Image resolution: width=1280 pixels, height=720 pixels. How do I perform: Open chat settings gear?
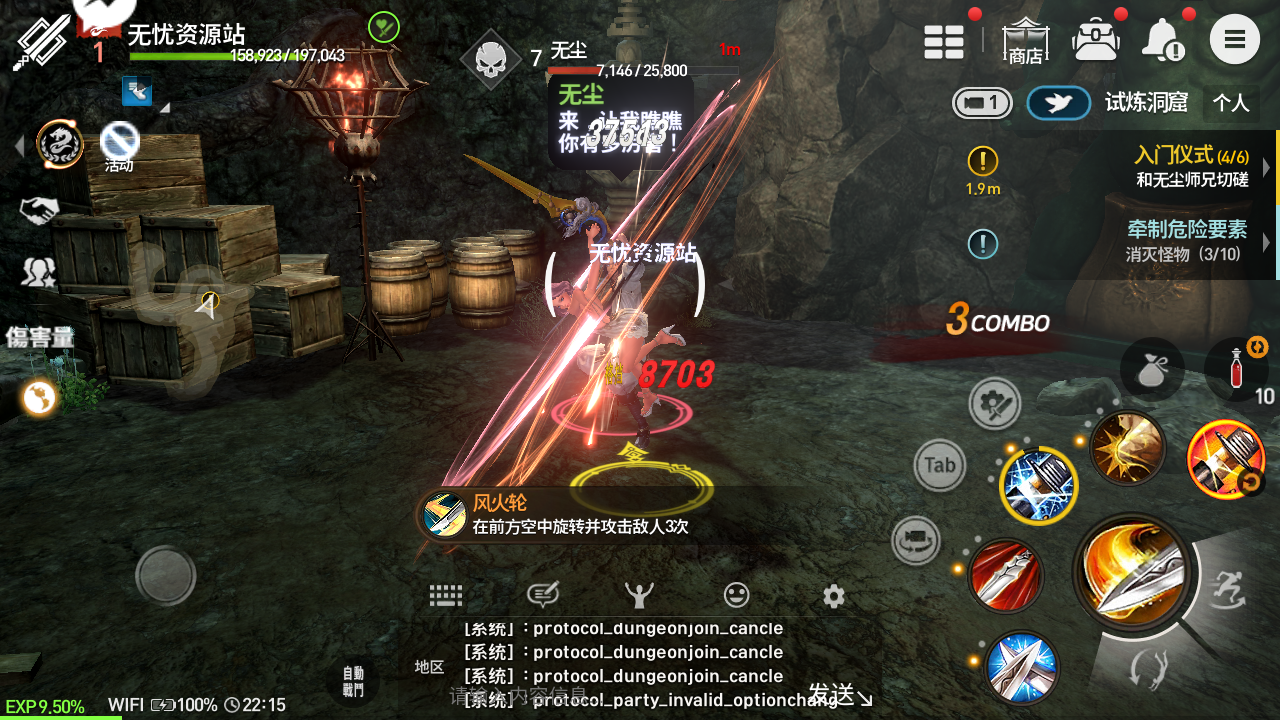click(834, 596)
